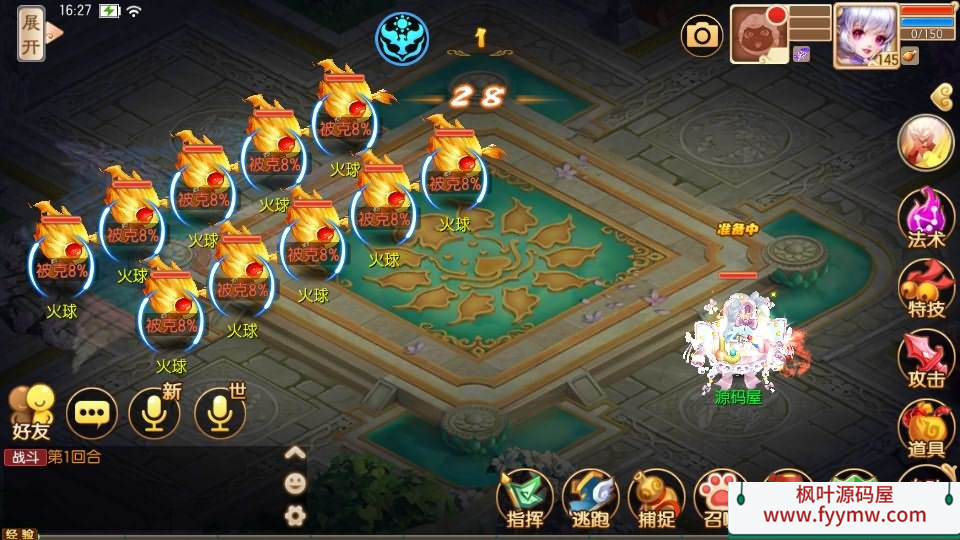Viewport: 960px width, 540px height.
Task: Click the pet portrait with red dot
Action: click(759, 34)
